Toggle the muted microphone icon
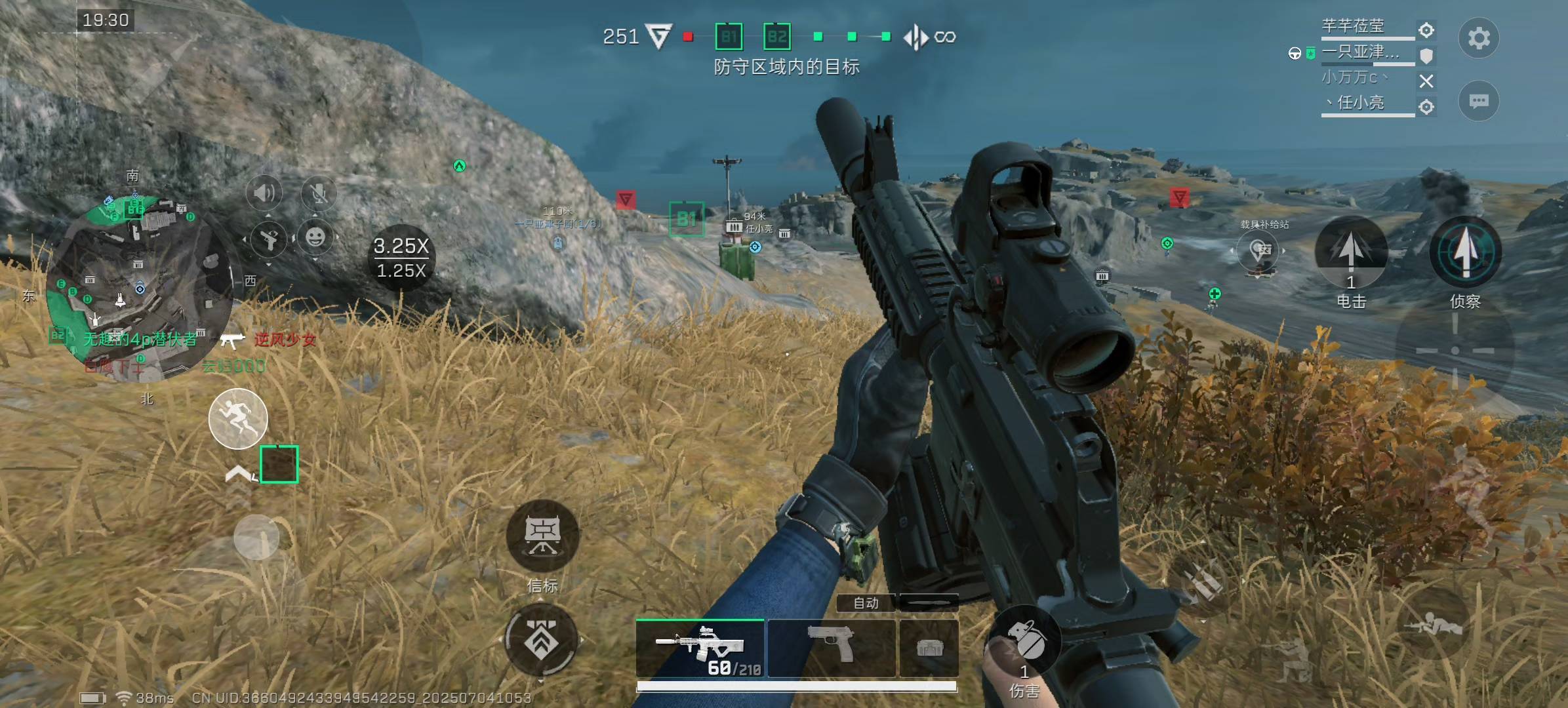The image size is (1568, 708). 319,193
